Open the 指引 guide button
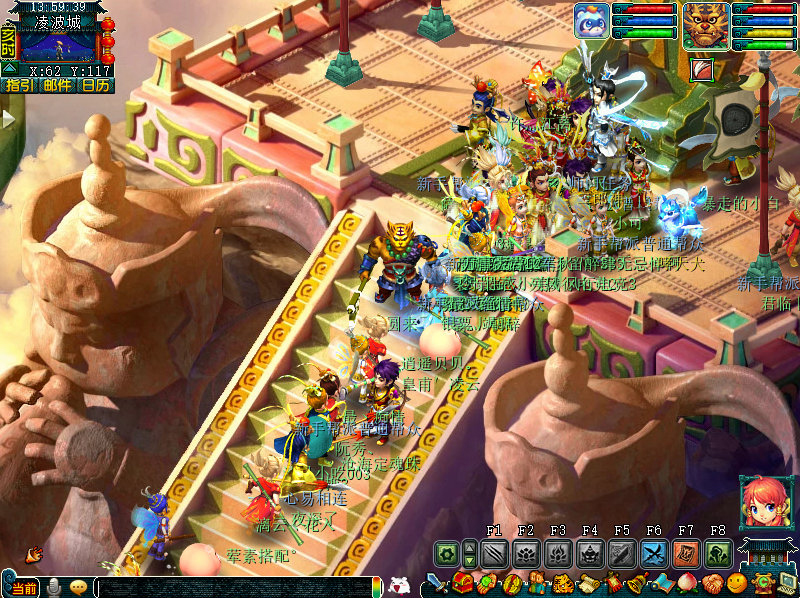Viewport: 800px width, 598px height. click(18, 86)
